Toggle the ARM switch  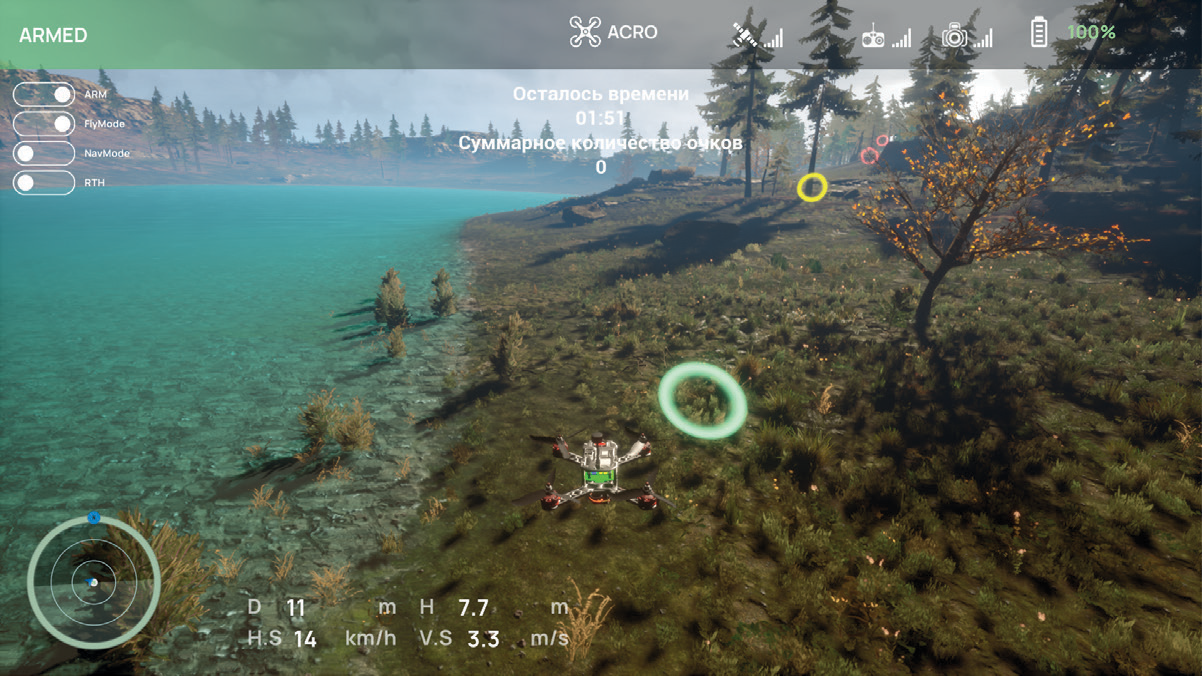[44, 94]
